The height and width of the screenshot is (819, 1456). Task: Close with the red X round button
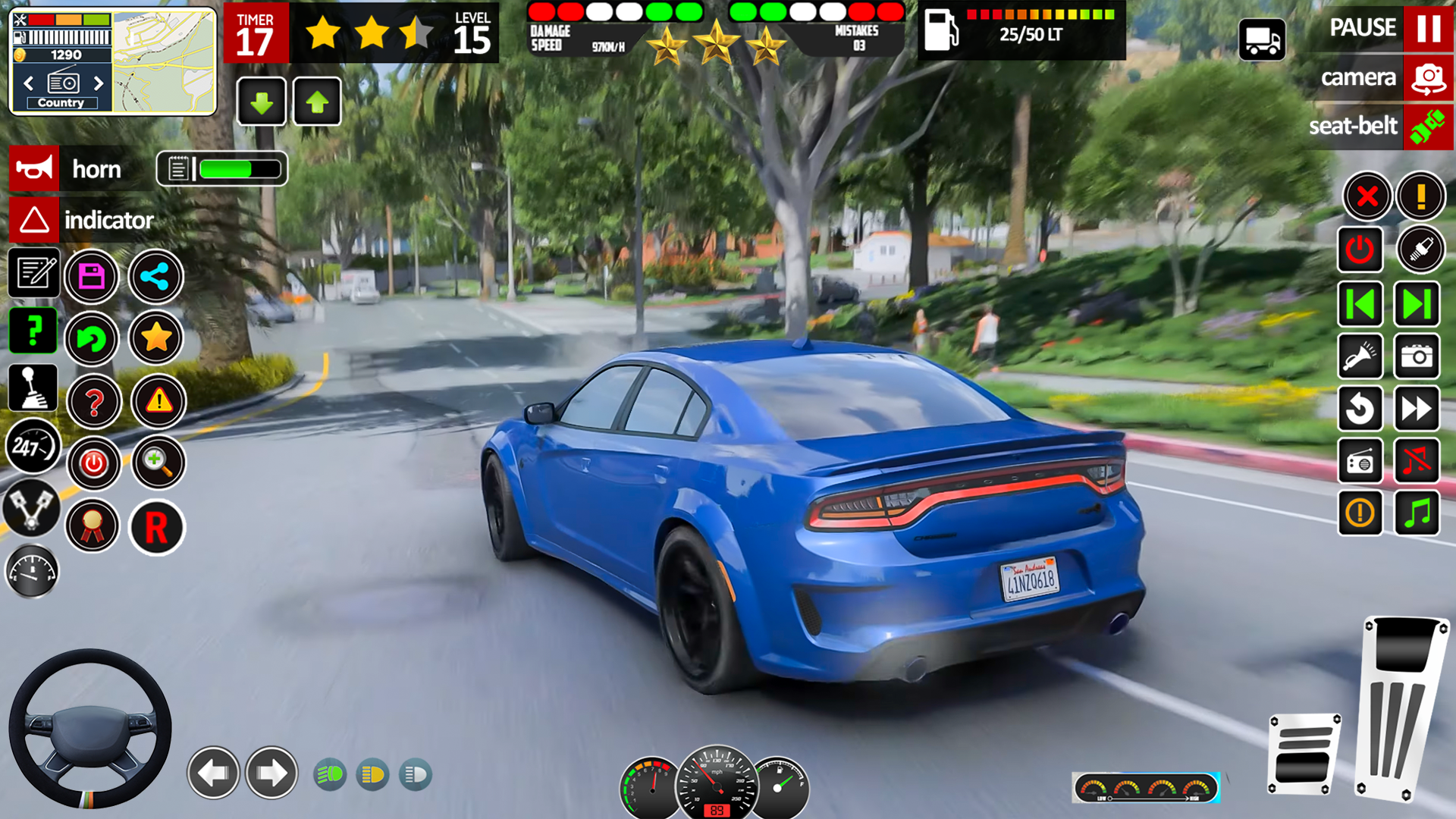(1367, 197)
